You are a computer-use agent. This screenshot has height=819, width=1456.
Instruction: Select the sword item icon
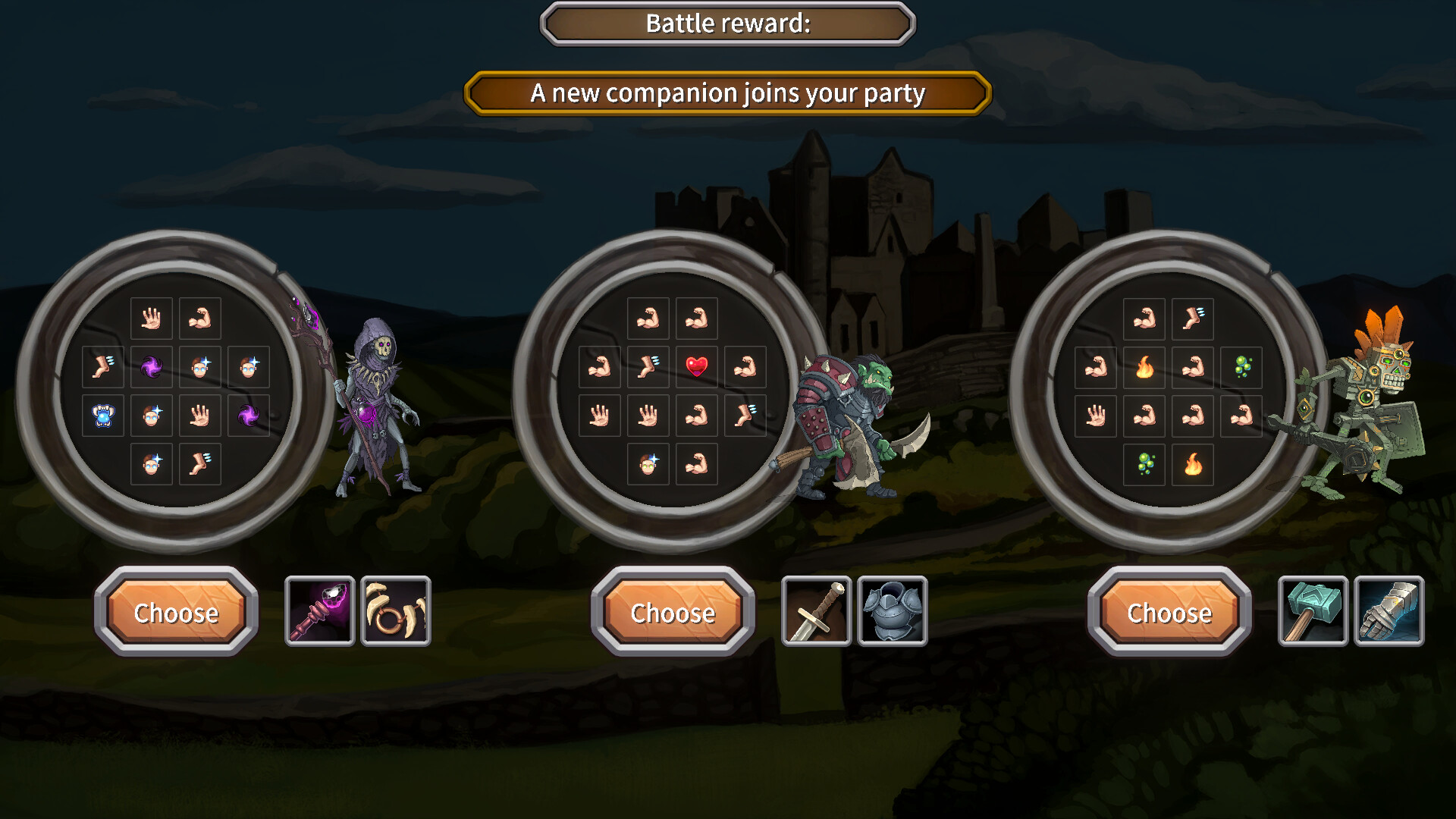point(817,610)
